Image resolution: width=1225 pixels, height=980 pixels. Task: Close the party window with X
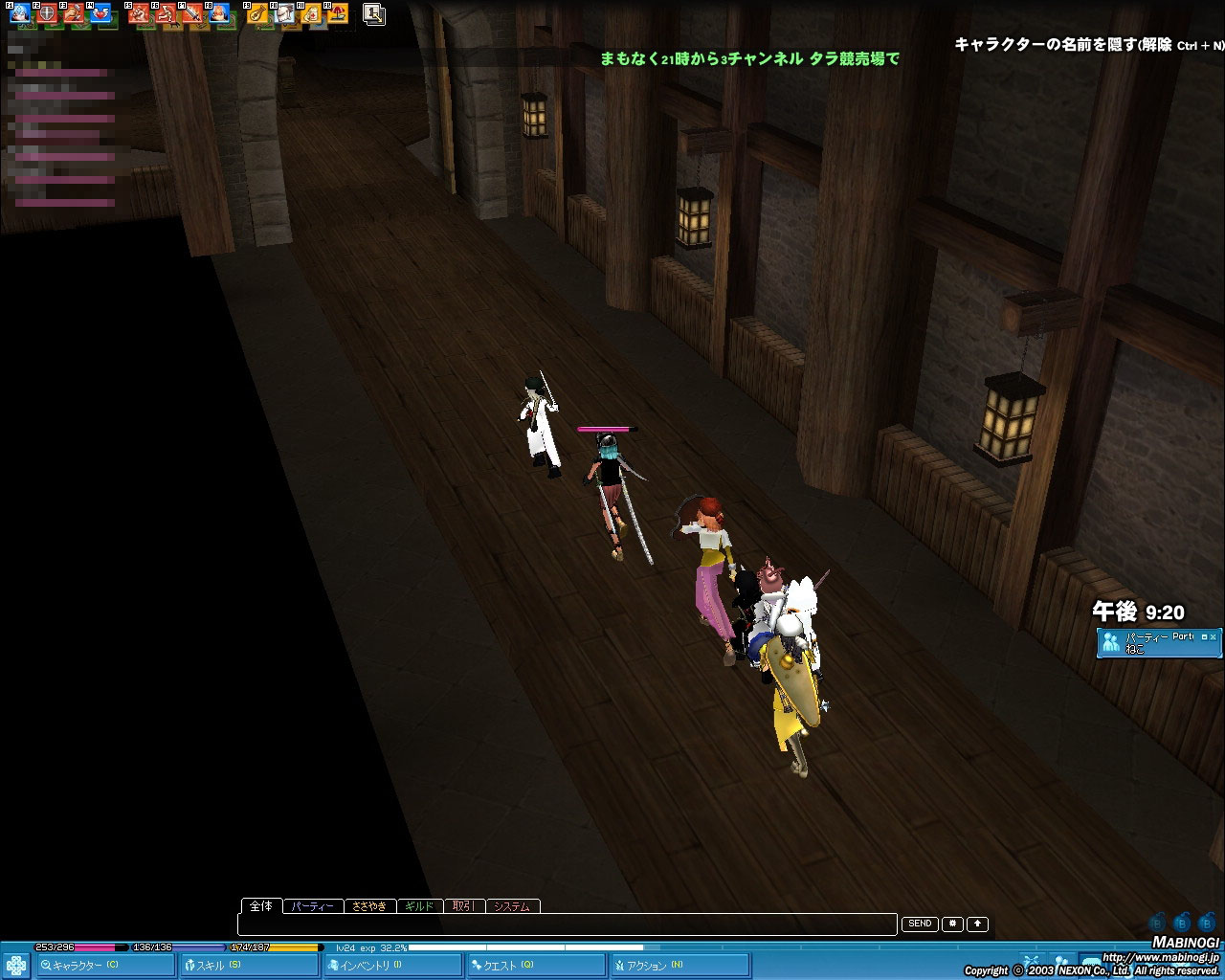point(1214,636)
